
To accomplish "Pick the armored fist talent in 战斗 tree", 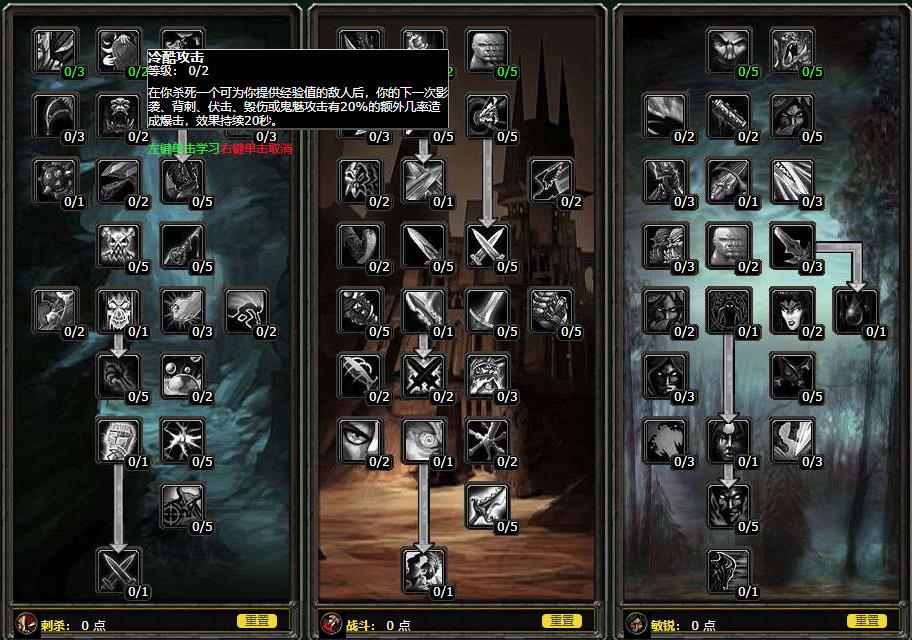I will tap(551, 311).
